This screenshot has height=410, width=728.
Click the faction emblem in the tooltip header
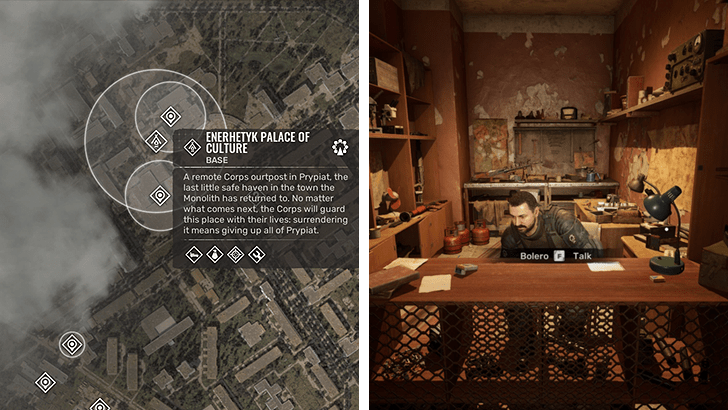point(340,146)
